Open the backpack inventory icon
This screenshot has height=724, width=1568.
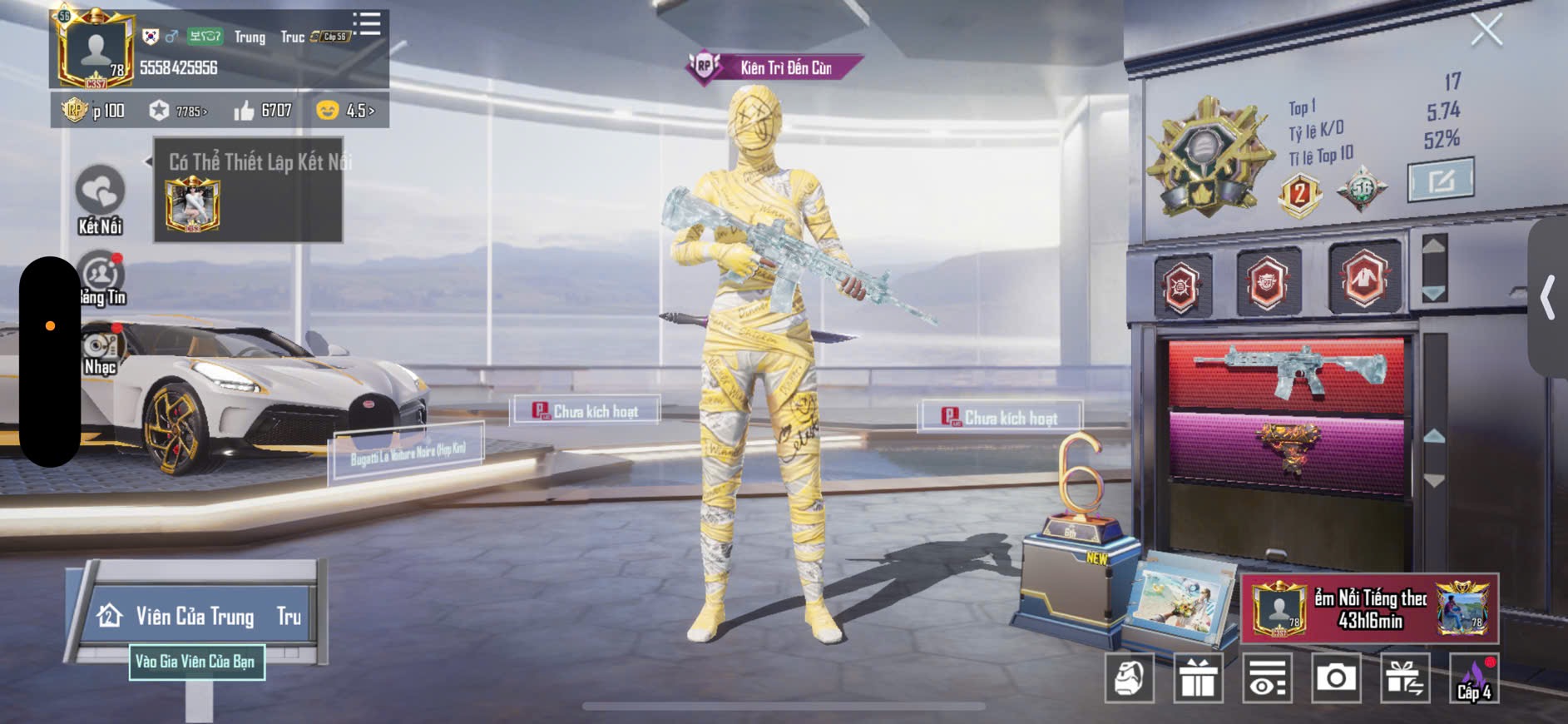[1129, 678]
